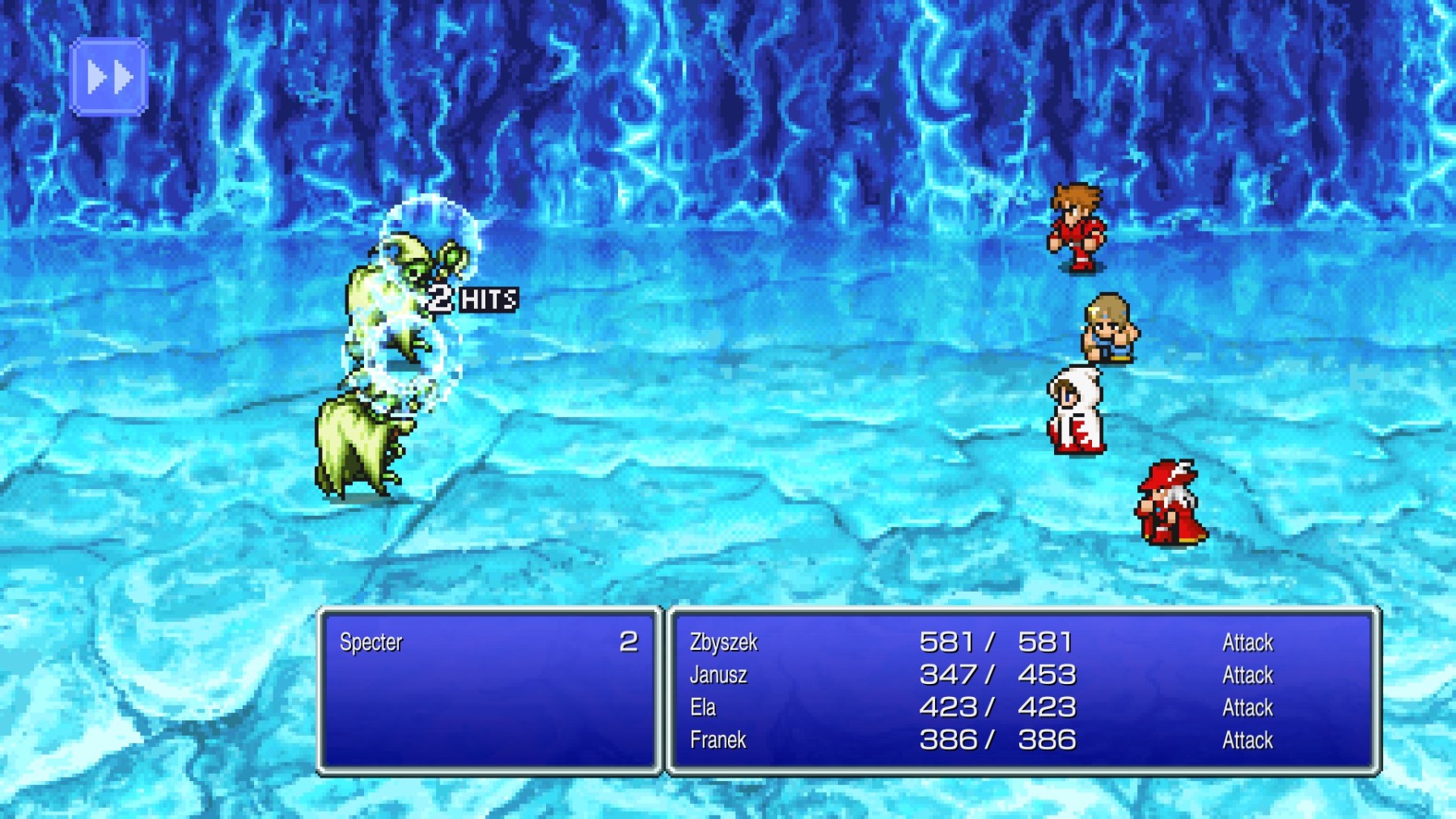Select Janusz's Attack command
1456x819 pixels.
click(x=1248, y=675)
